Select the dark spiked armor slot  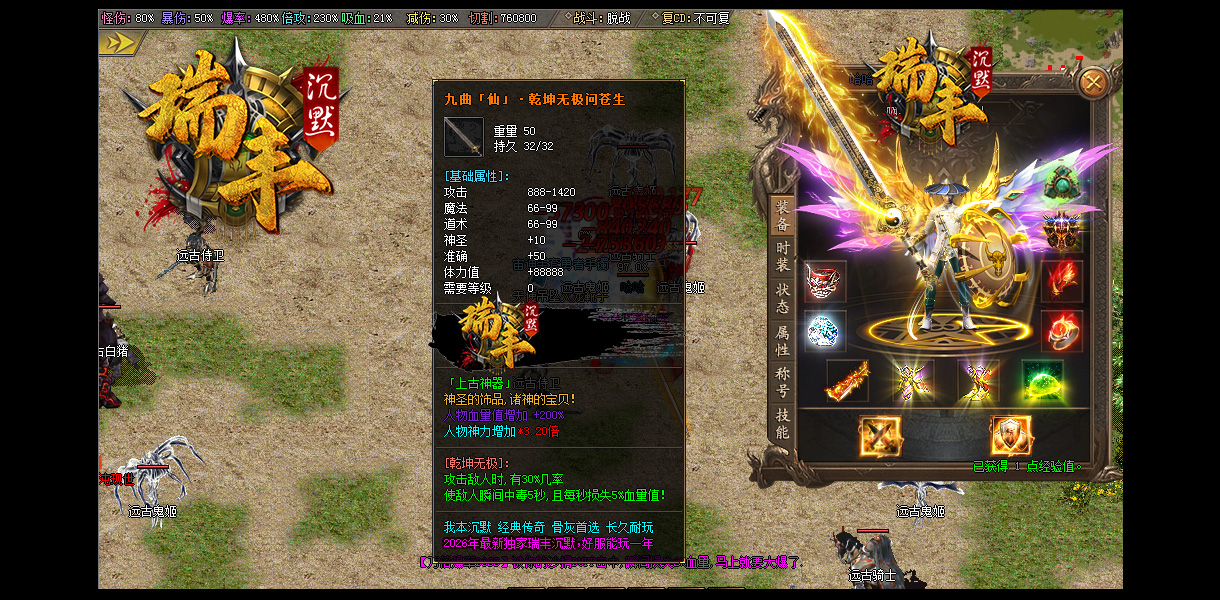[1062, 232]
